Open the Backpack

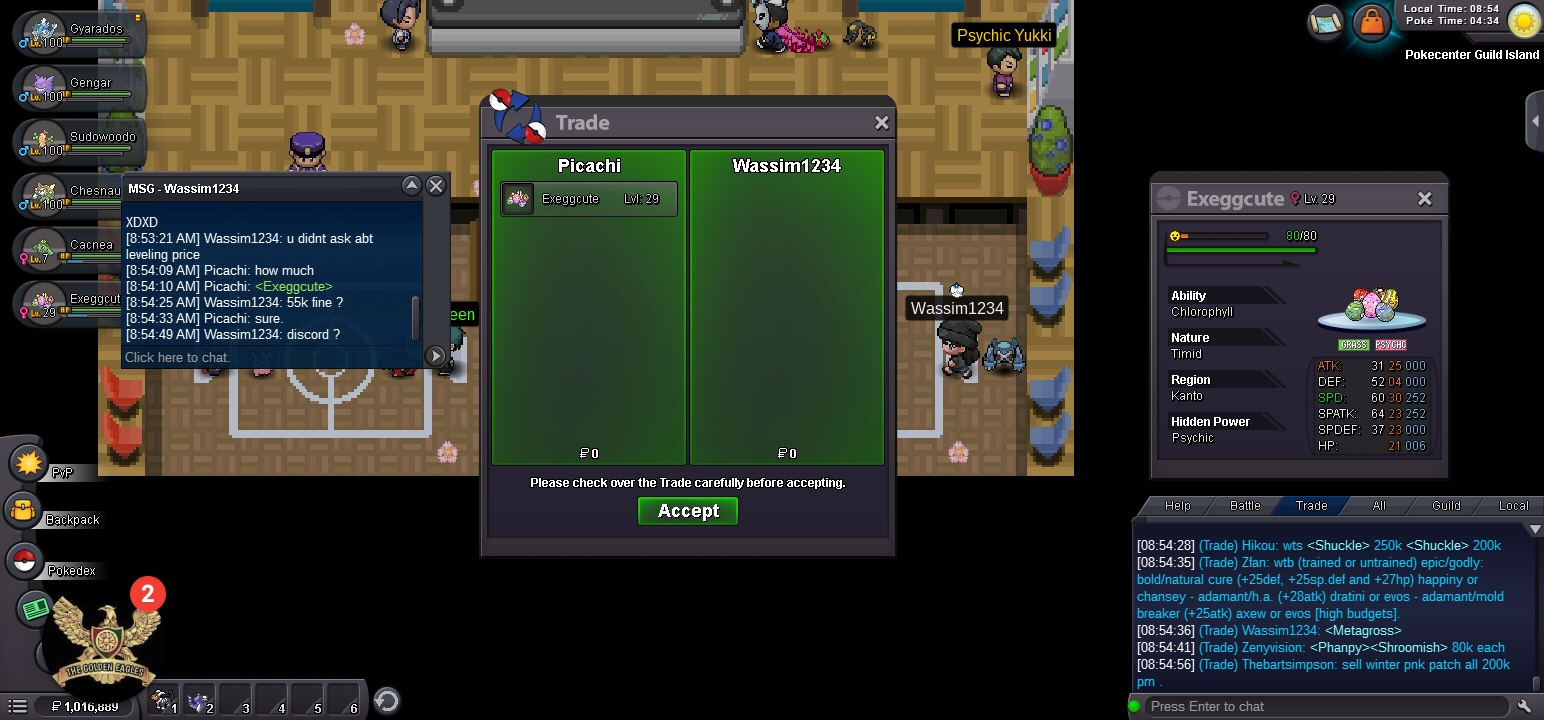pyautogui.click(x=24, y=512)
